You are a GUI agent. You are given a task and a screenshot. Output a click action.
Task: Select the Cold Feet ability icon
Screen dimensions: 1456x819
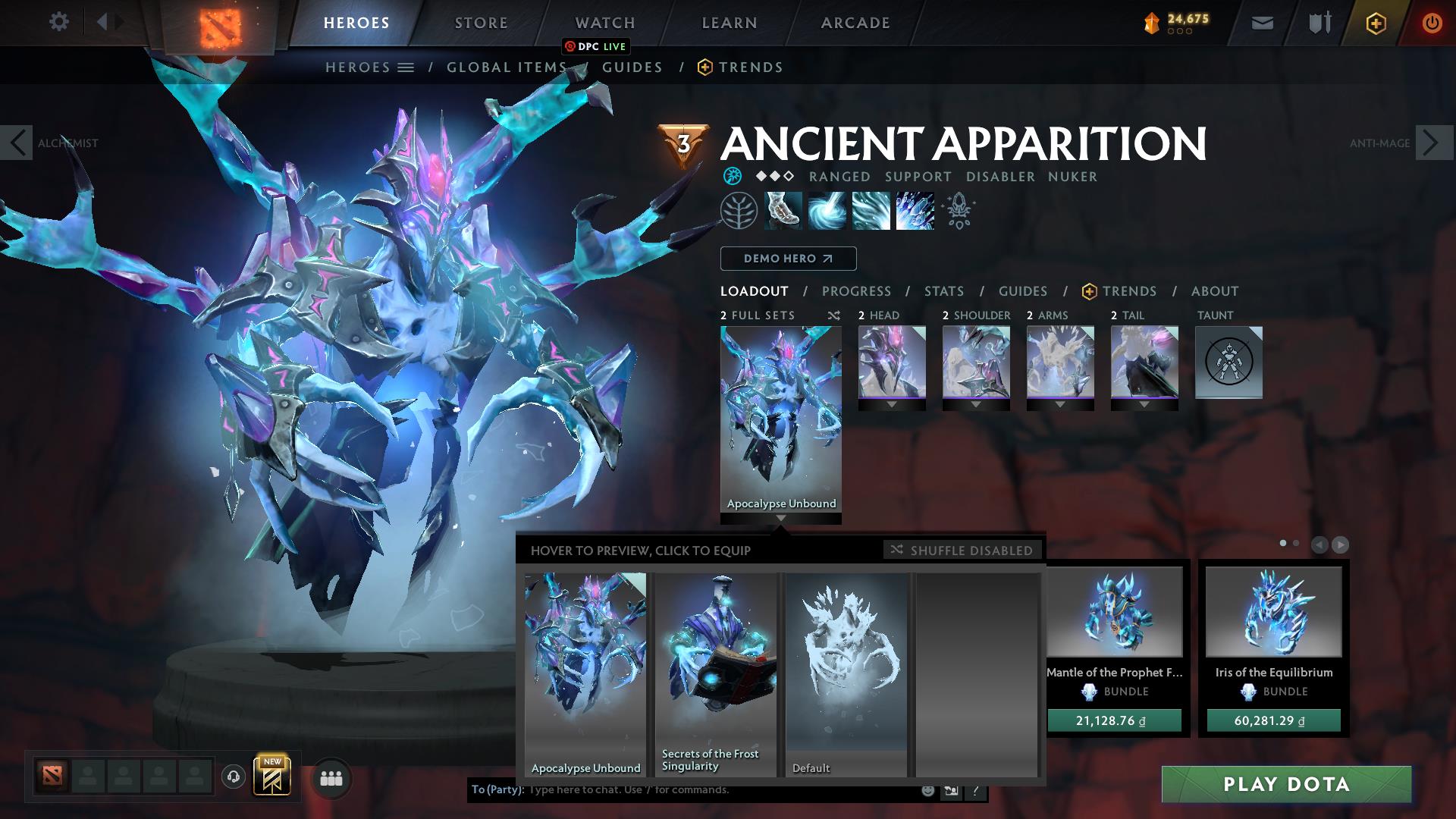point(781,211)
